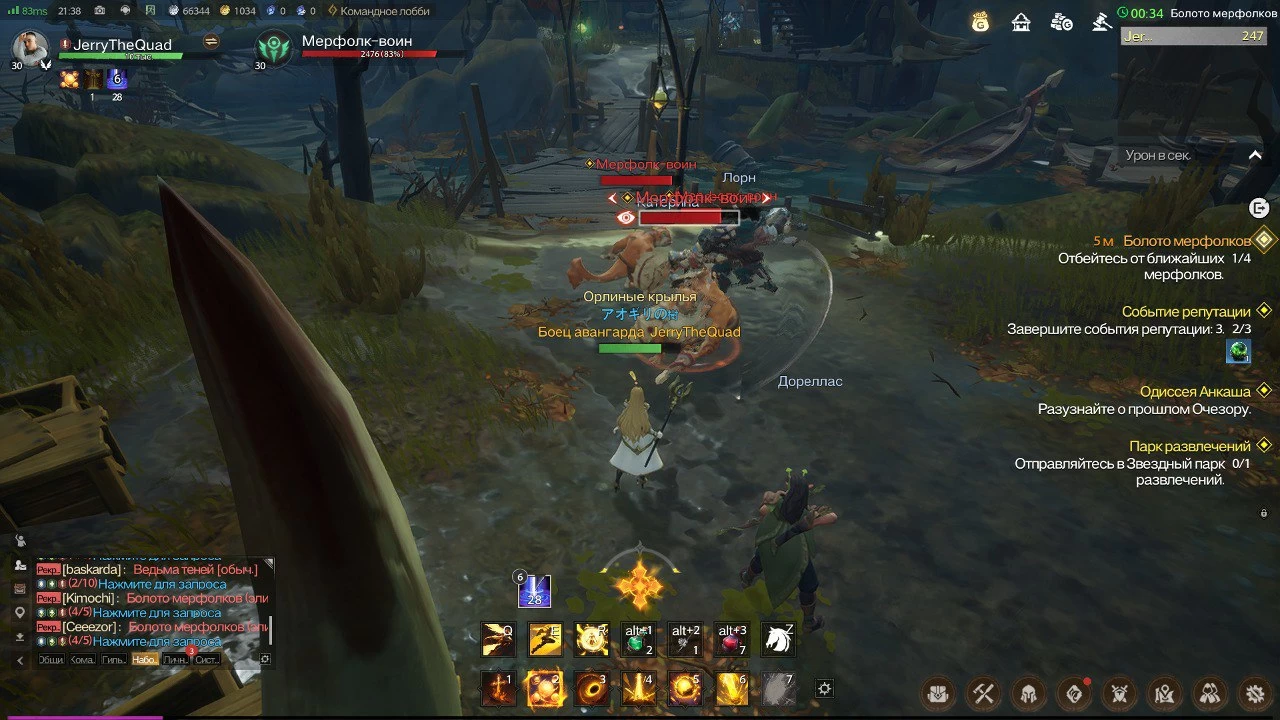Use the red potion in the alt+3 slot
The width and height of the screenshot is (1280, 720).
731,639
